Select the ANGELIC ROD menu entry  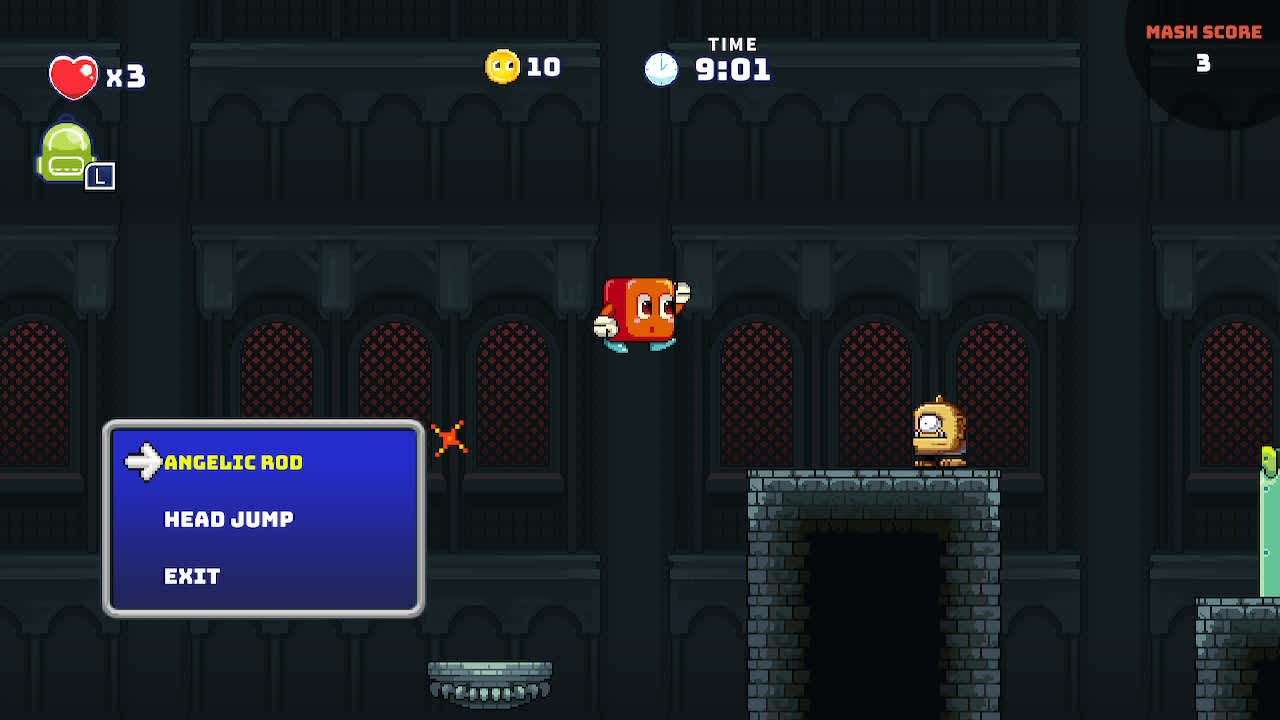pos(235,463)
